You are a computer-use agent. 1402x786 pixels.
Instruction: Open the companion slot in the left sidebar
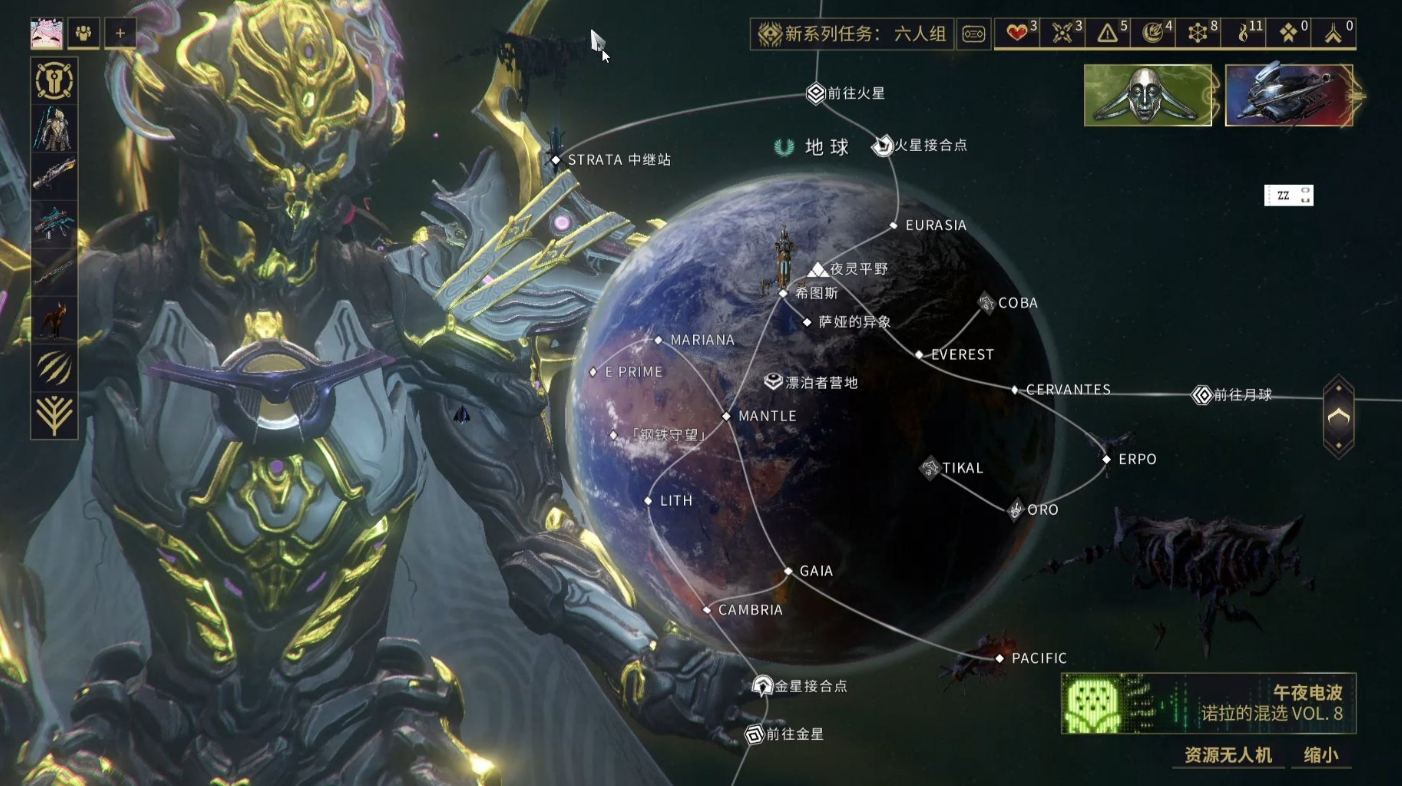pos(54,320)
